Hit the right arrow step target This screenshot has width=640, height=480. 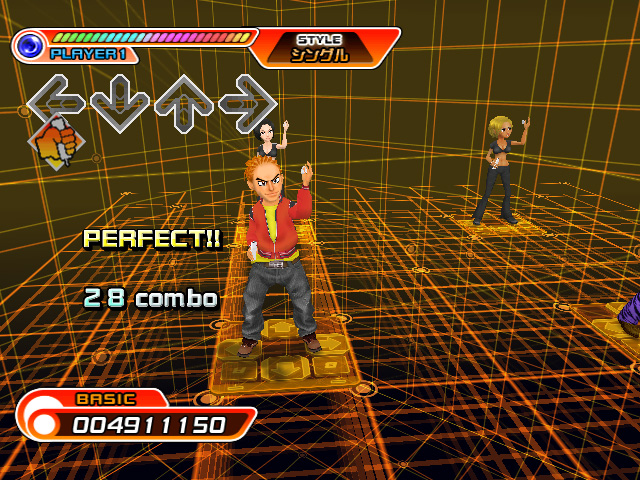pyautogui.click(x=246, y=102)
